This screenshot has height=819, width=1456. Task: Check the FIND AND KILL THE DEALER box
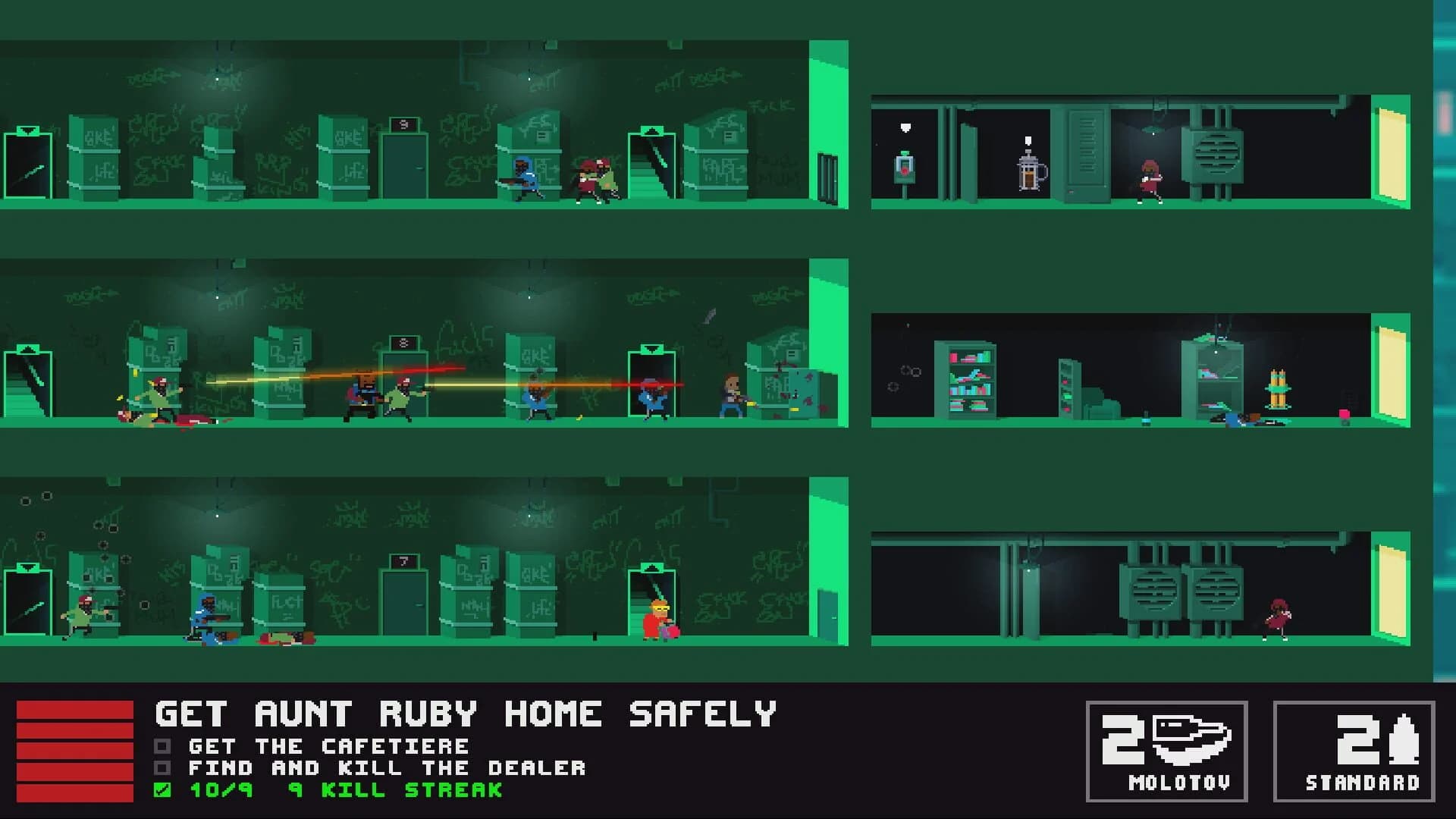tap(162, 768)
